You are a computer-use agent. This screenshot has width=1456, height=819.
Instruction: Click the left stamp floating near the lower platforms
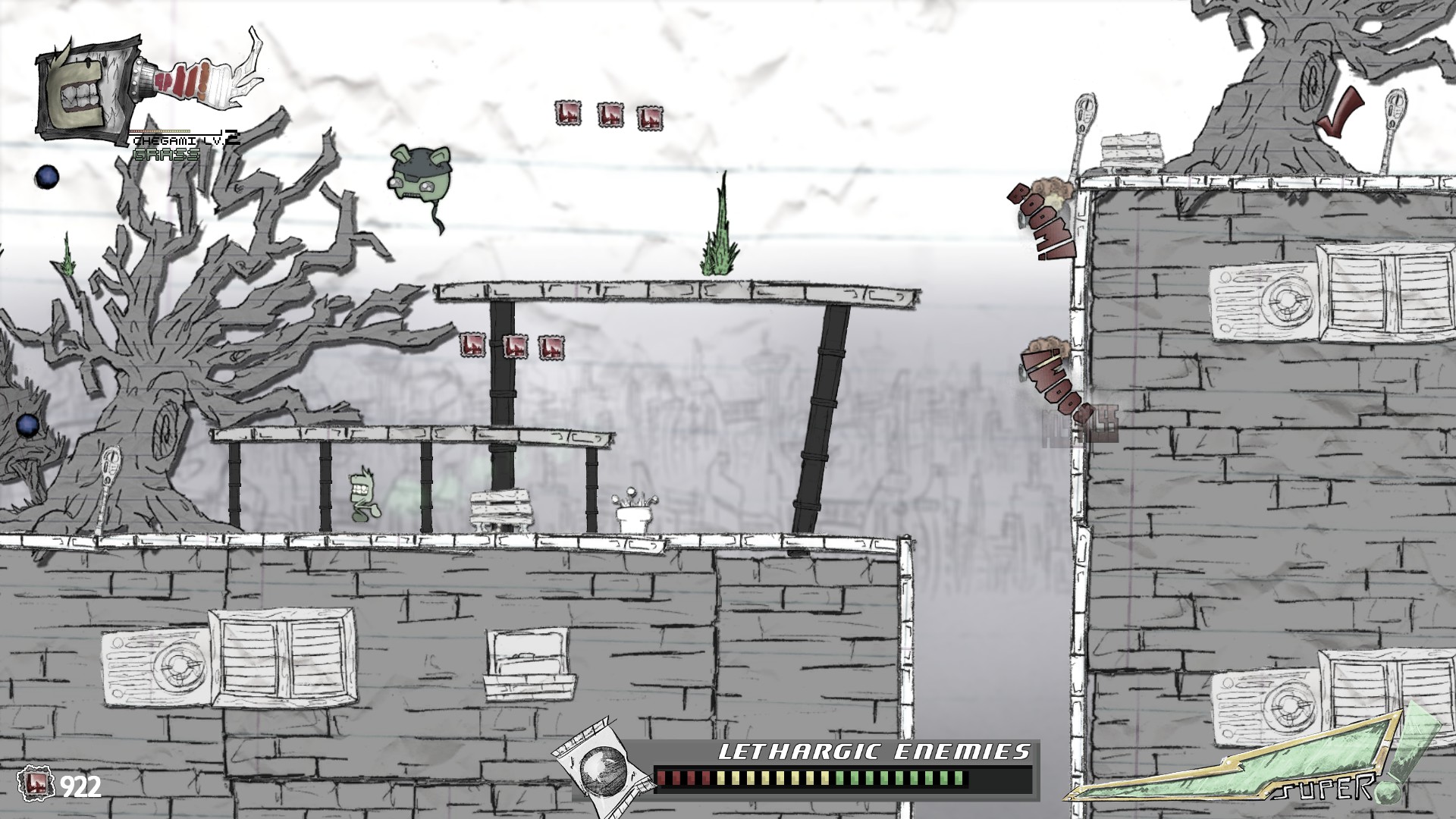471,347
